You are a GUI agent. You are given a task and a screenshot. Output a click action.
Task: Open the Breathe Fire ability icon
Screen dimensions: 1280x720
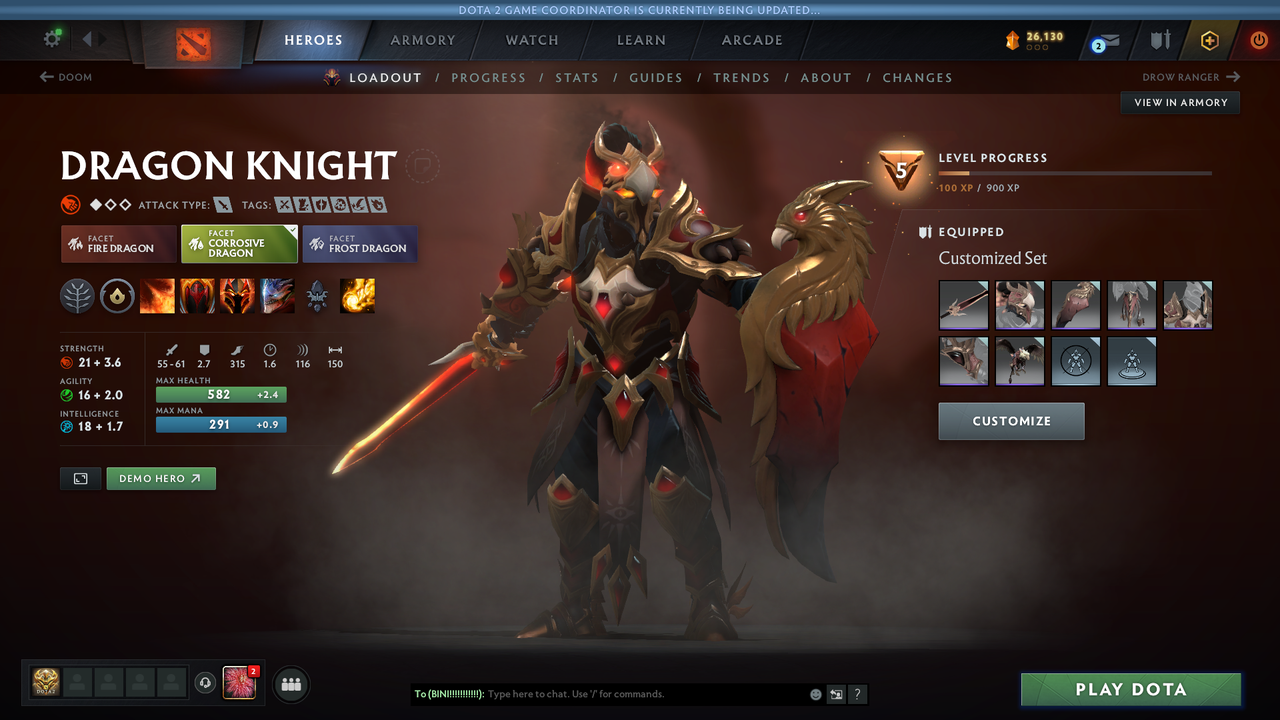(157, 295)
